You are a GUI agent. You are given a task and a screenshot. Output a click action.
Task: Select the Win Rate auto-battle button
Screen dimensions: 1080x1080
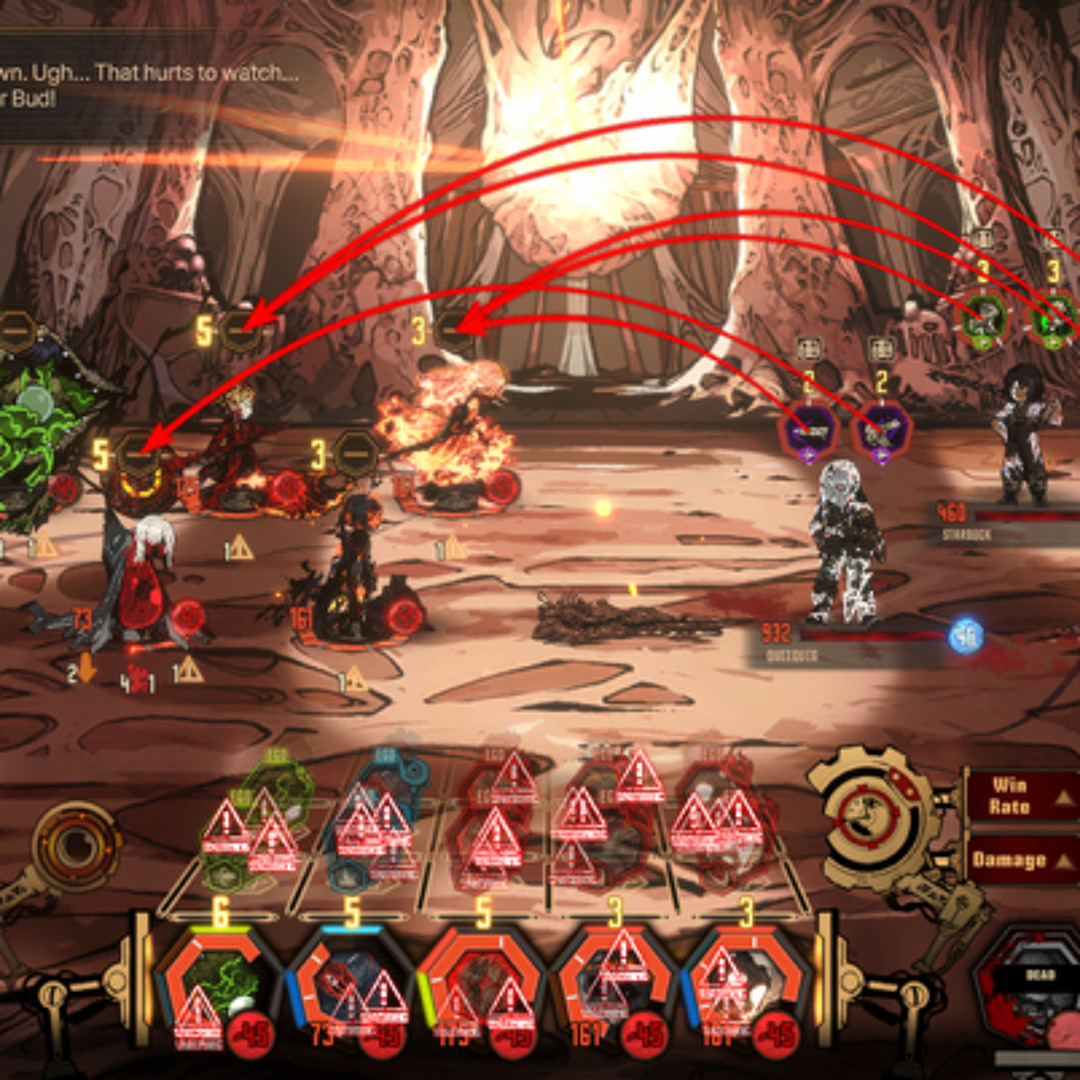(1018, 797)
